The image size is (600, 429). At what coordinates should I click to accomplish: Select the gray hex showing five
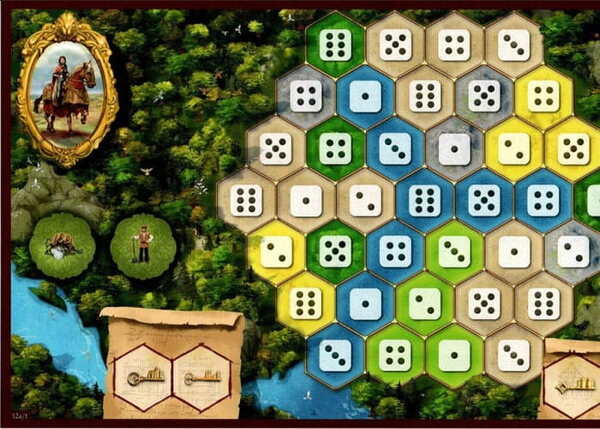tap(484, 97)
